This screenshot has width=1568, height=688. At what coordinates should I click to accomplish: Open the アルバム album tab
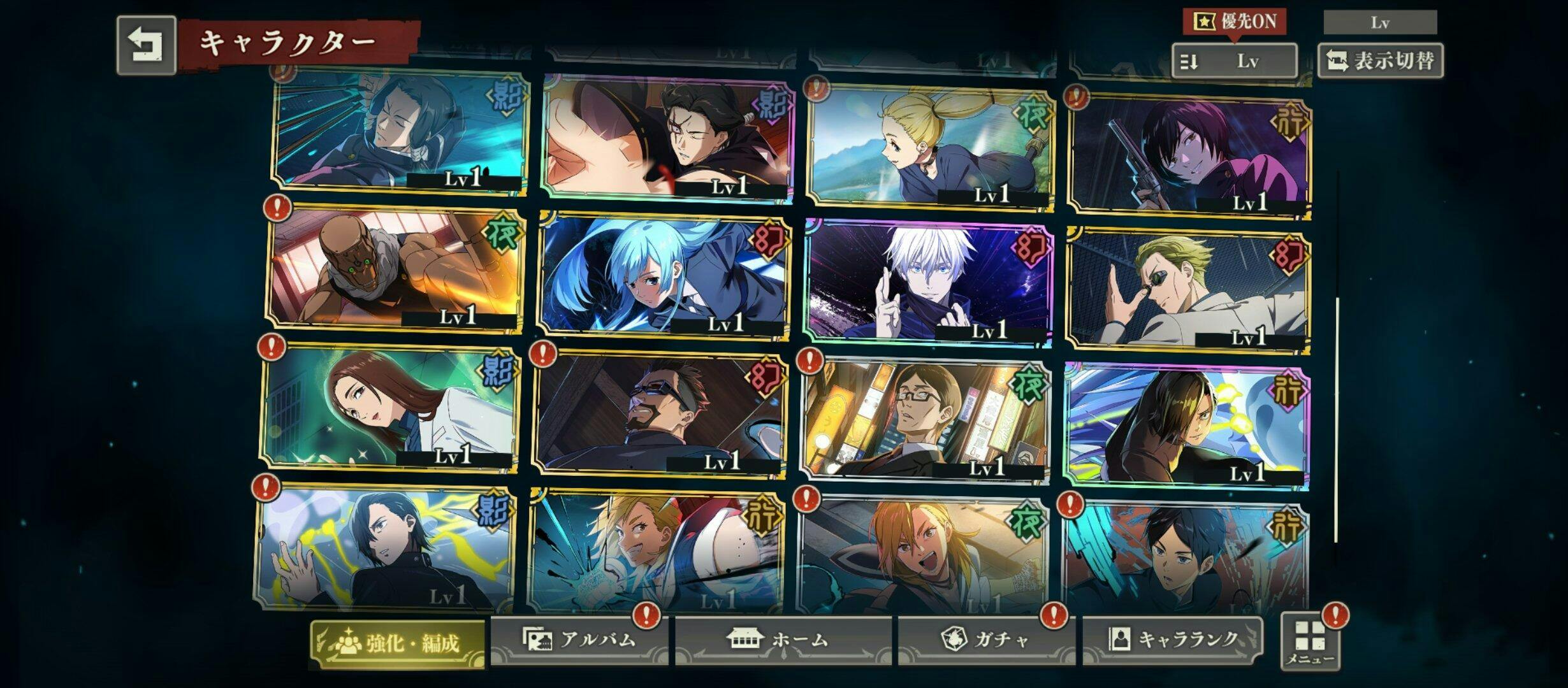coord(580,640)
